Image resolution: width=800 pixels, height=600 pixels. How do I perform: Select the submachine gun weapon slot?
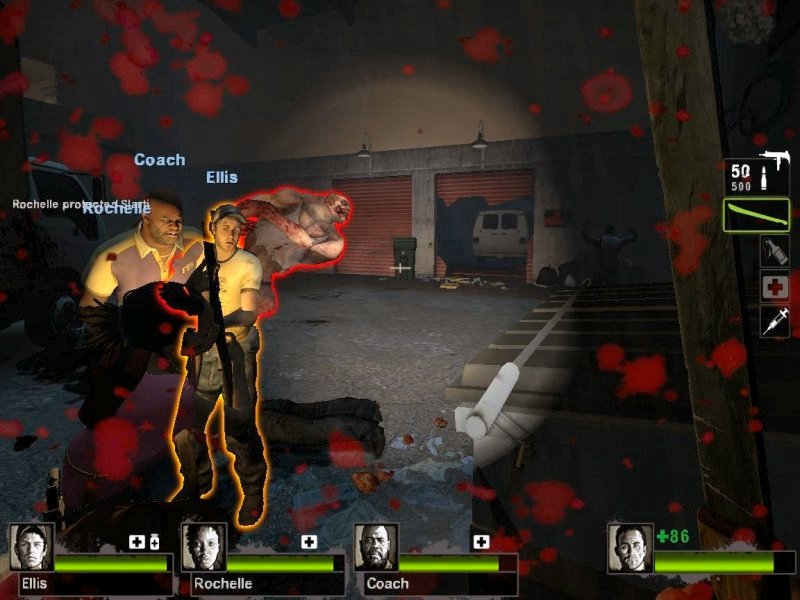(757, 176)
